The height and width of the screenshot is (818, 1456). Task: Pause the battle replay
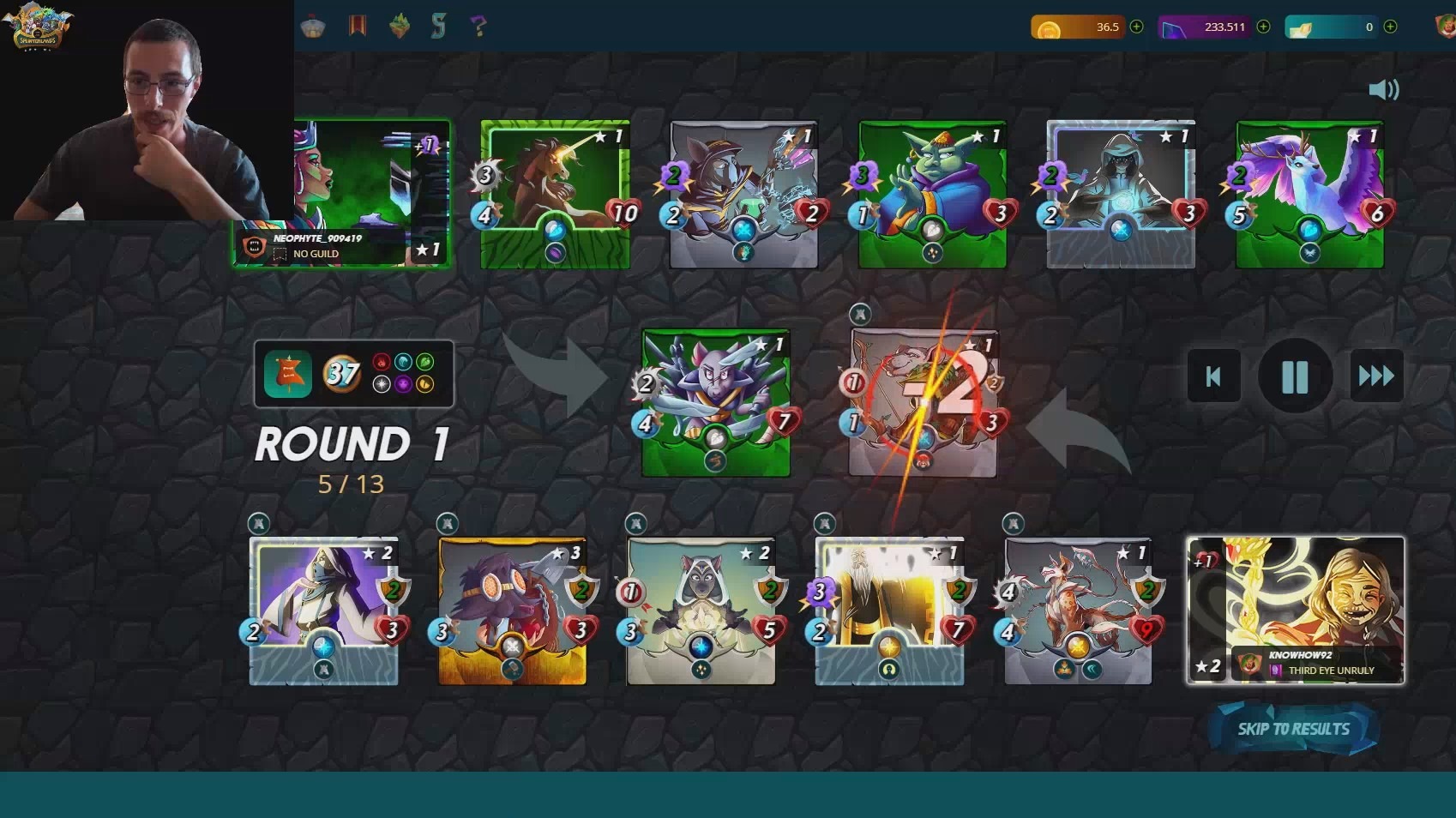click(x=1294, y=376)
